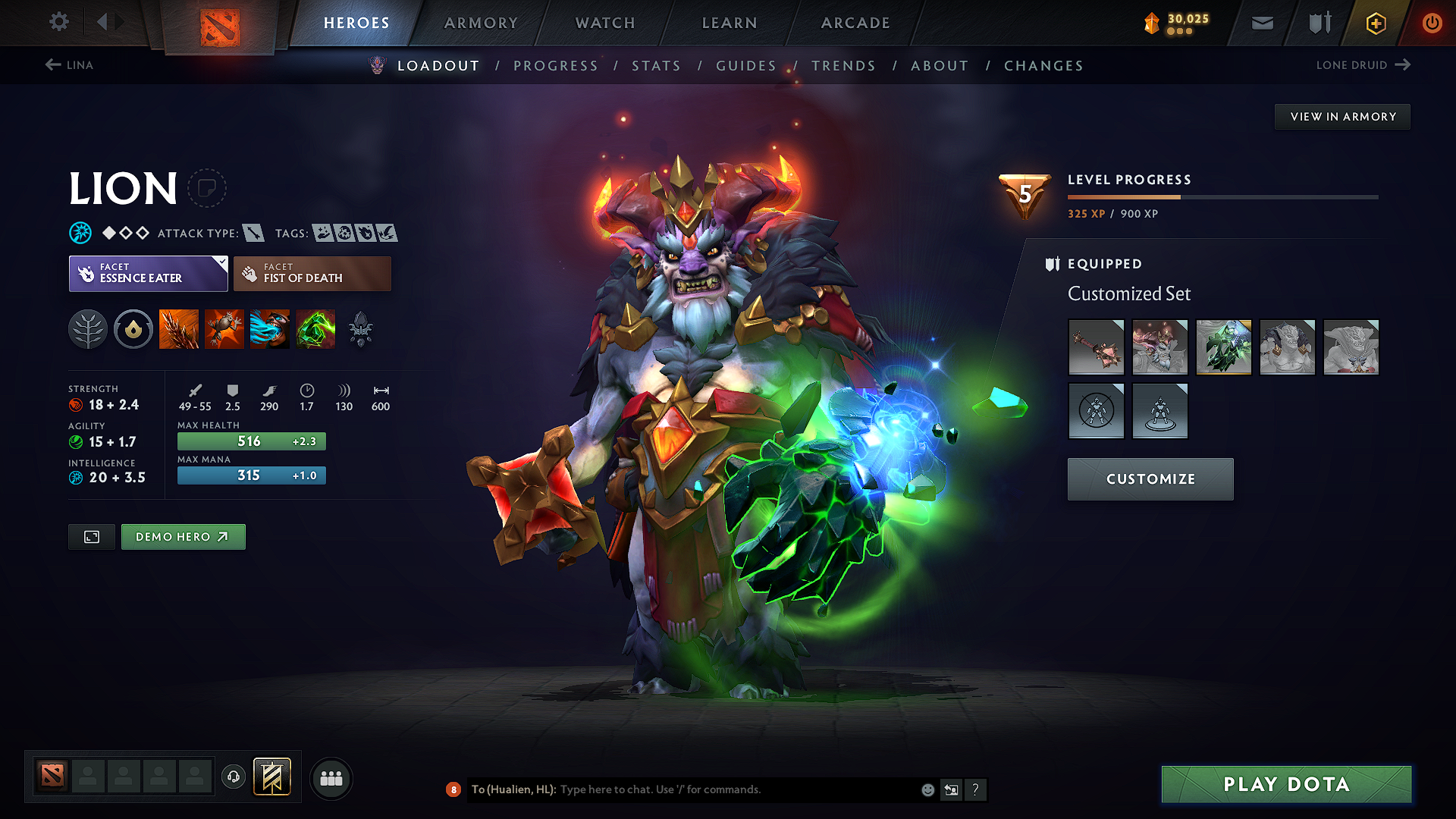Navigate to next hero Lone Druid
This screenshot has height=819, width=1456.
(1363, 65)
